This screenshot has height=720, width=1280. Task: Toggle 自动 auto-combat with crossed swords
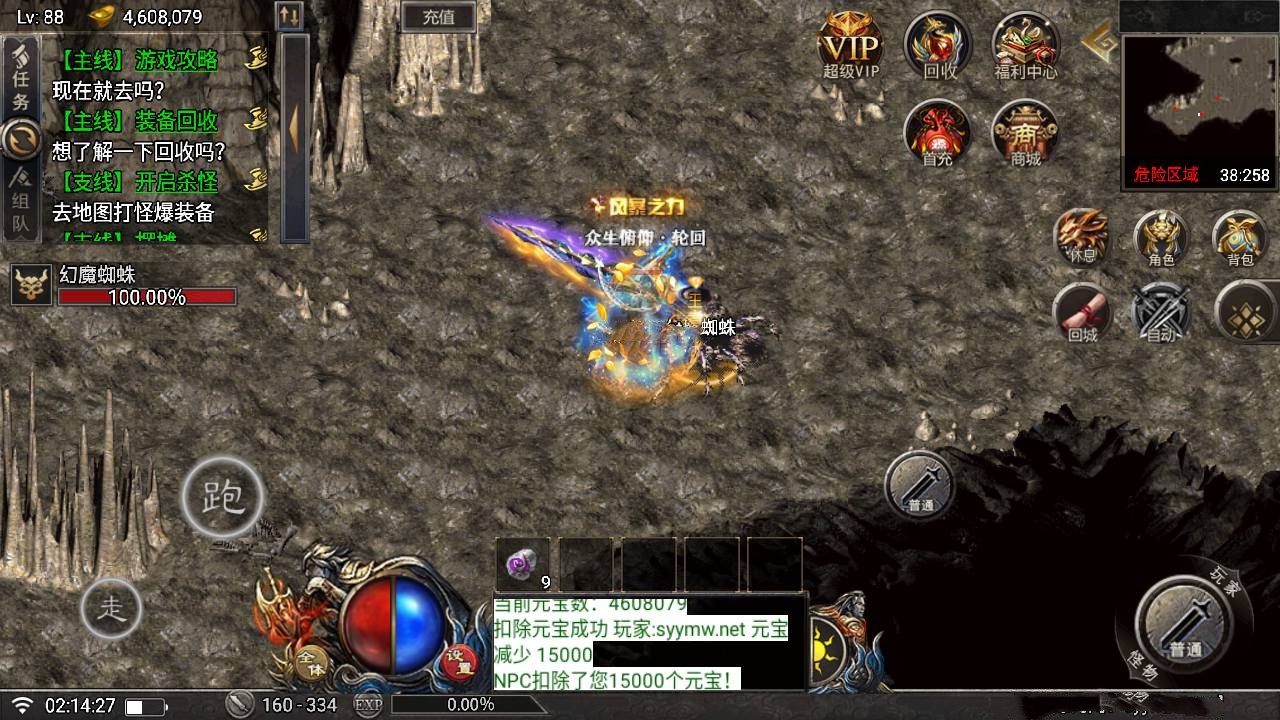(x=1161, y=312)
